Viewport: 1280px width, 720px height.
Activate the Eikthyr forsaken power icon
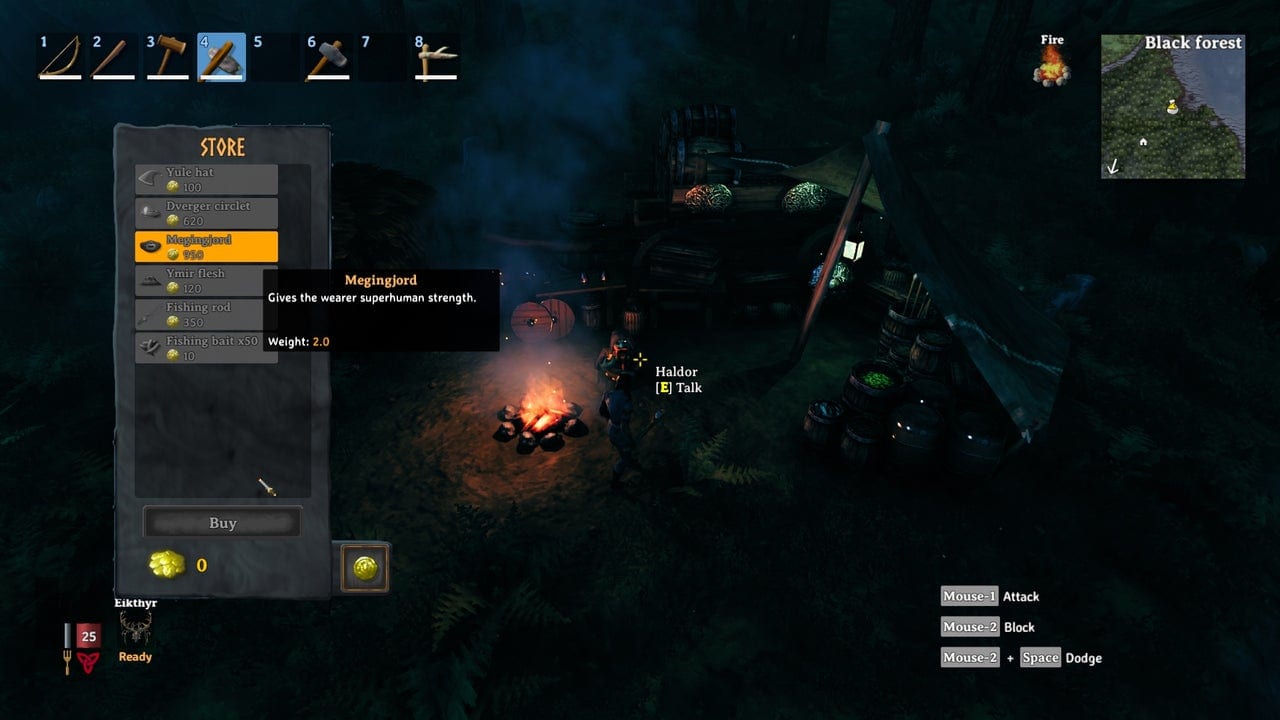point(135,629)
